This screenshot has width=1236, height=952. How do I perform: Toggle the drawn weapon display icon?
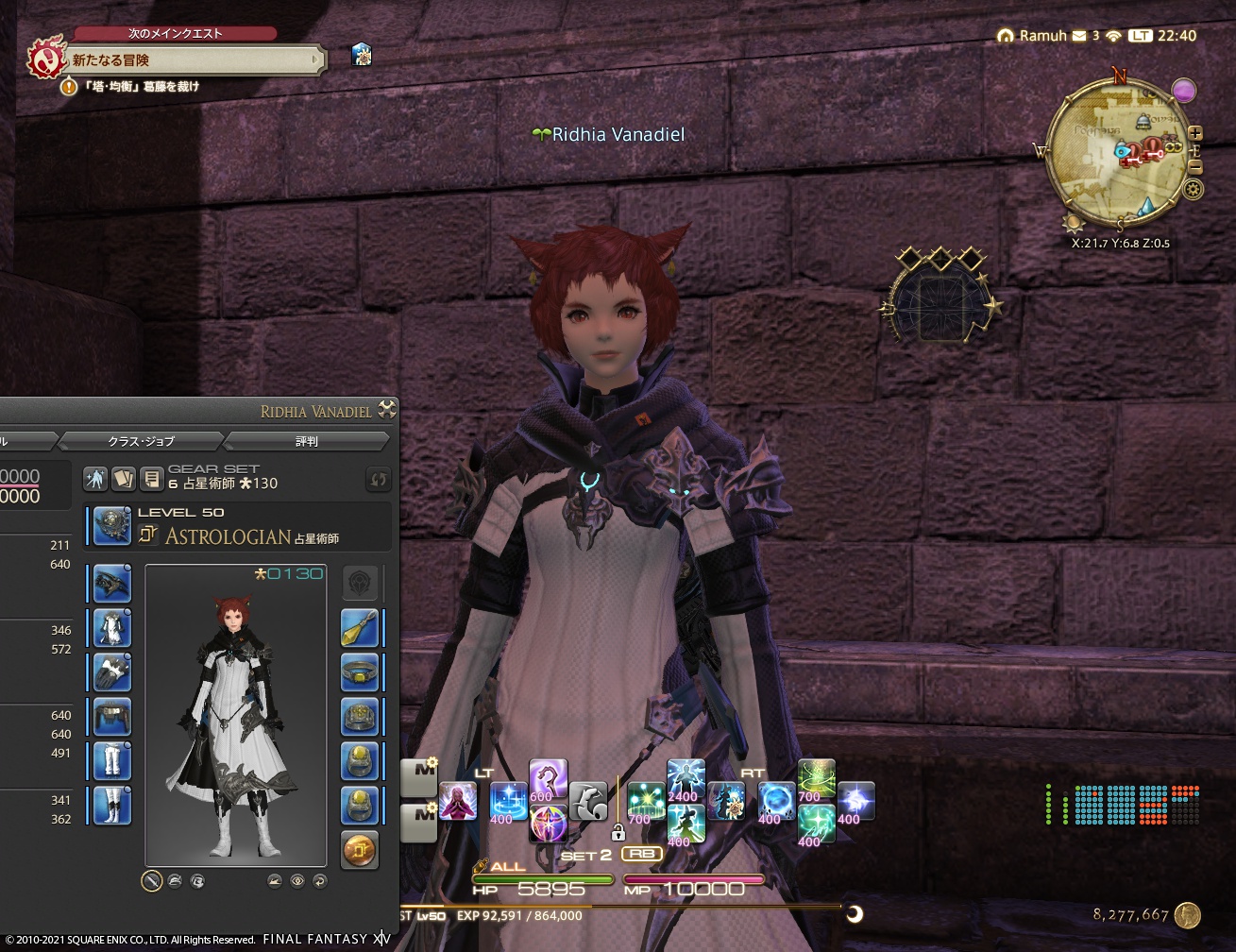coord(151,881)
